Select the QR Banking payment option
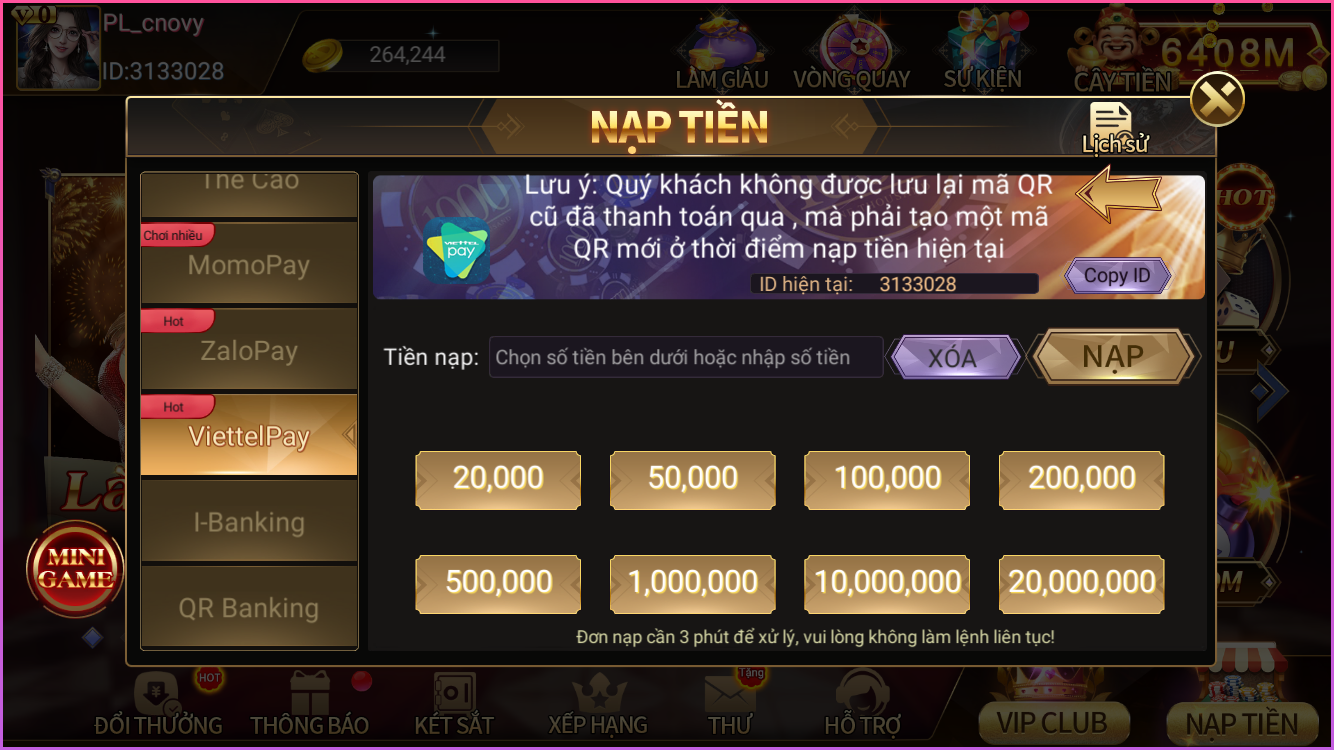 pyautogui.click(x=248, y=607)
